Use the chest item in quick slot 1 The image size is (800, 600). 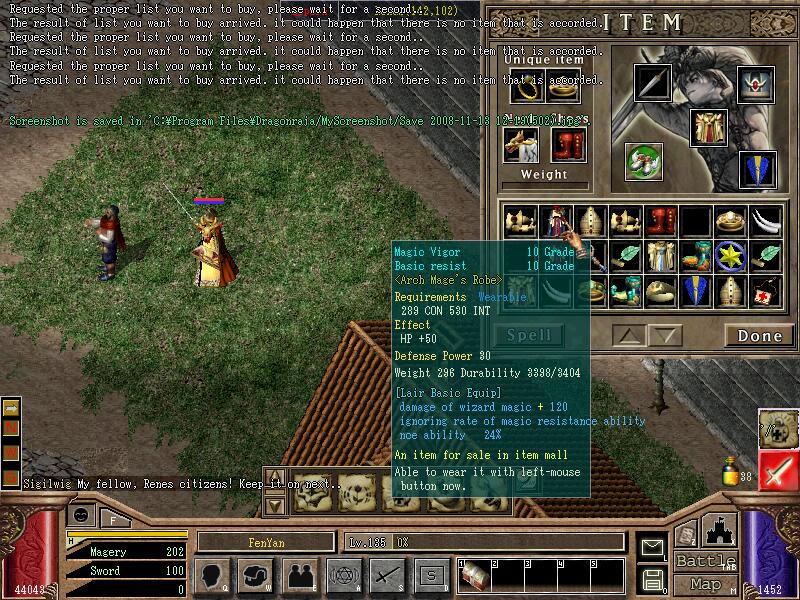474,577
